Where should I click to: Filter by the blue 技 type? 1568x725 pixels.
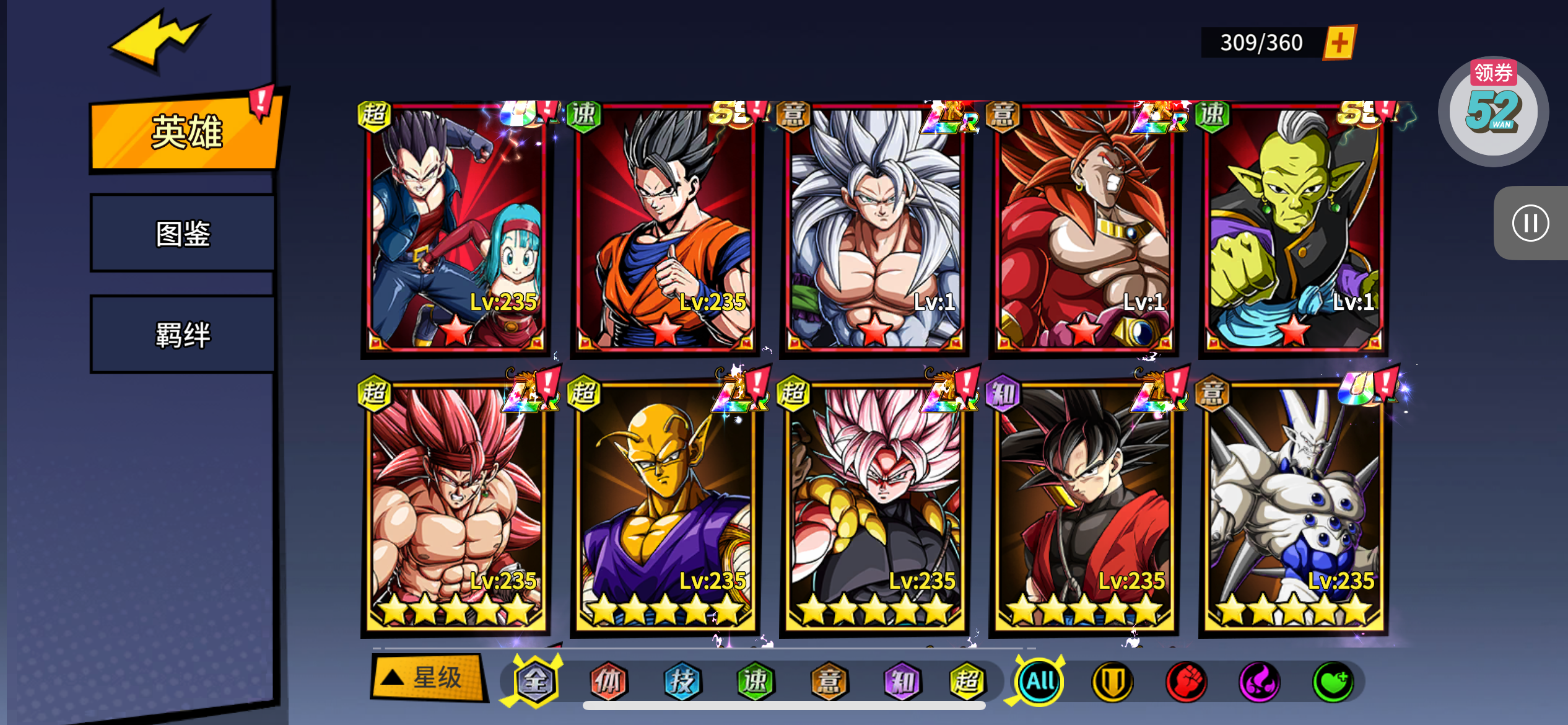682,682
